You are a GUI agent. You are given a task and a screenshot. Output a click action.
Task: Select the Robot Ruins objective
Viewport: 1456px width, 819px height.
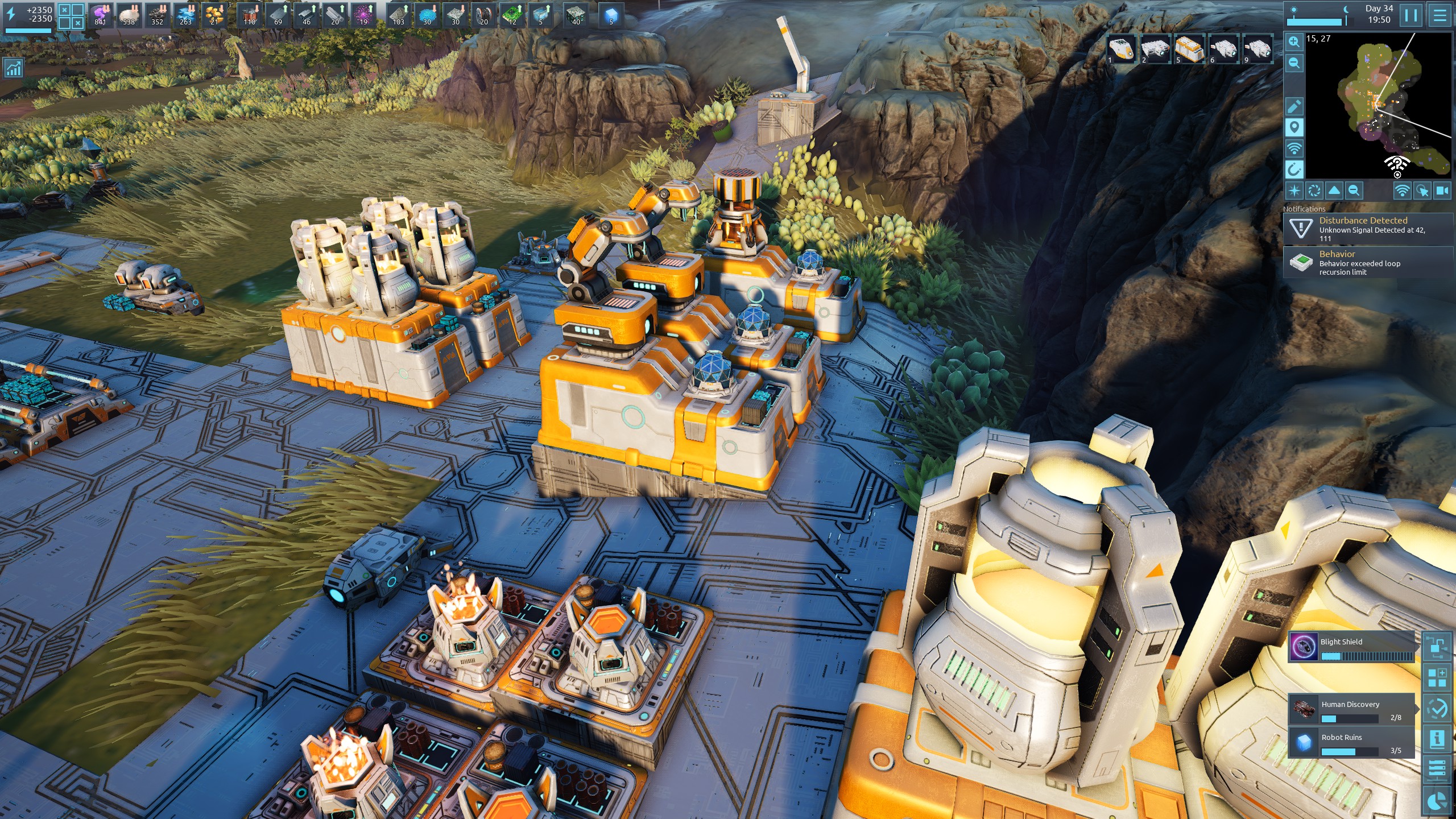1351,742
